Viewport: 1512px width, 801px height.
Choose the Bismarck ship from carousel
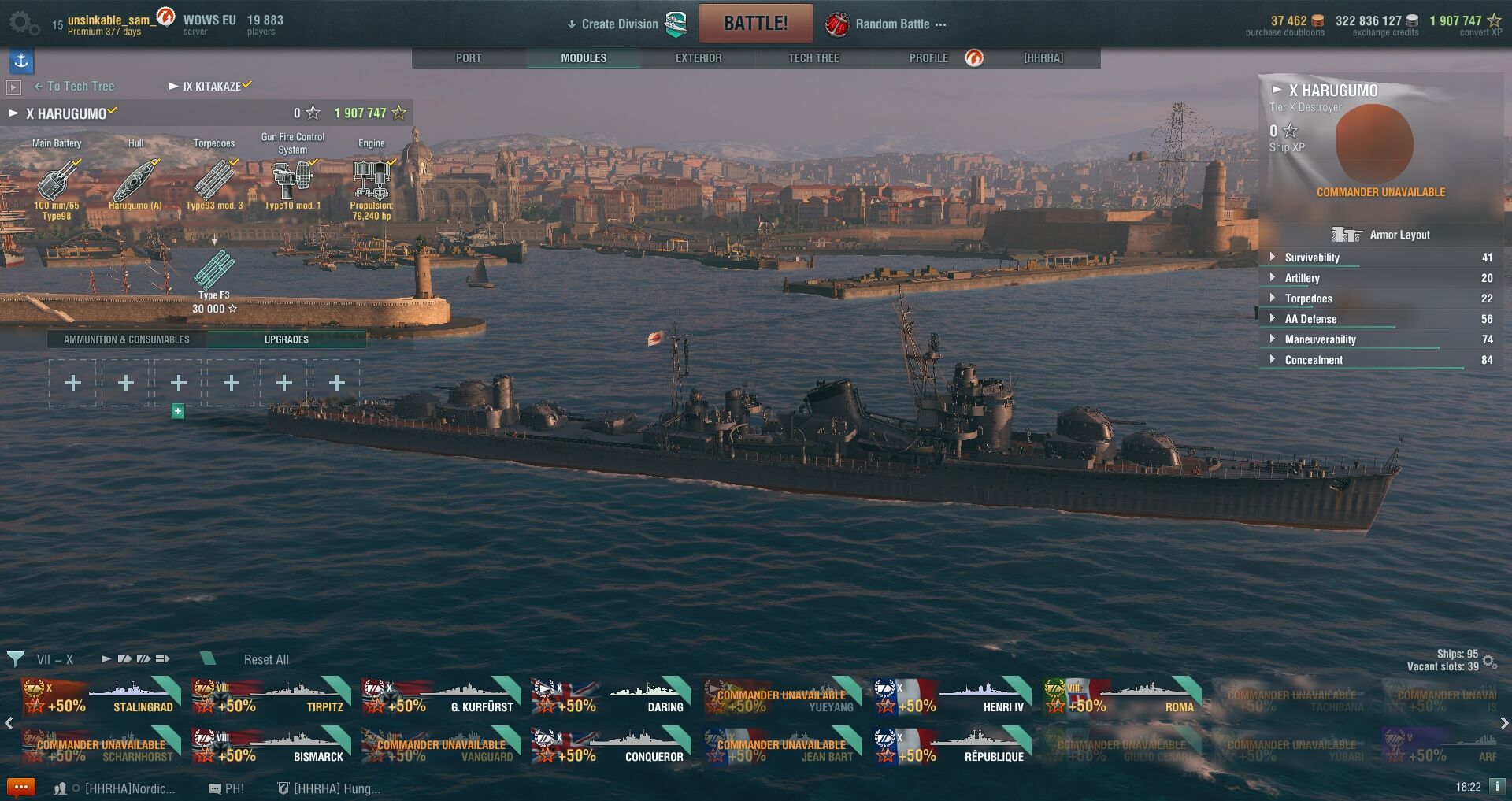coord(270,746)
